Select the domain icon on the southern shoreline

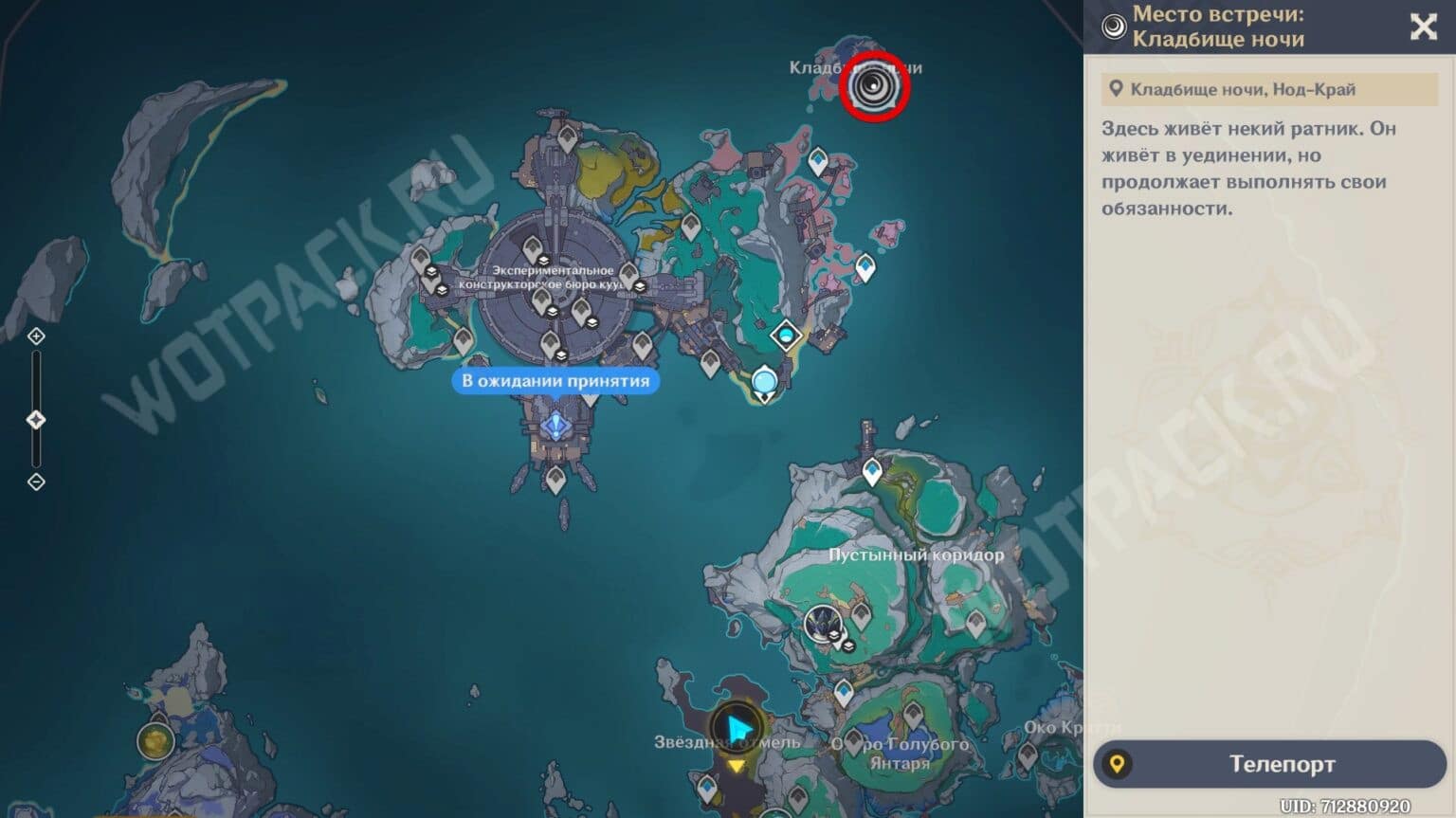pyautogui.click(x=786, y=336)
